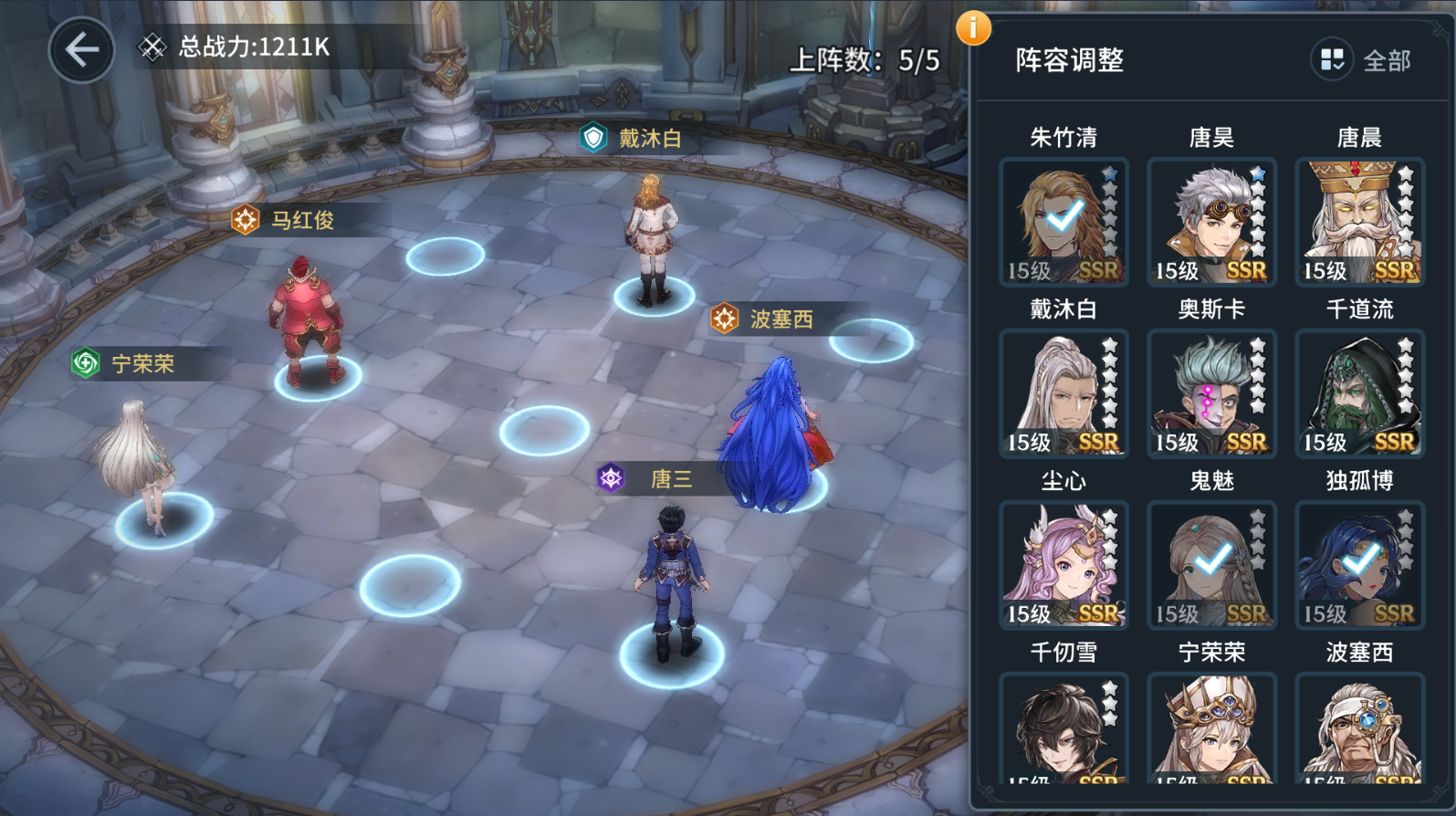This screenshot has height=816, width=1456.
Task: Open the 全部 filter selector
Action: tap(1363, 61)
